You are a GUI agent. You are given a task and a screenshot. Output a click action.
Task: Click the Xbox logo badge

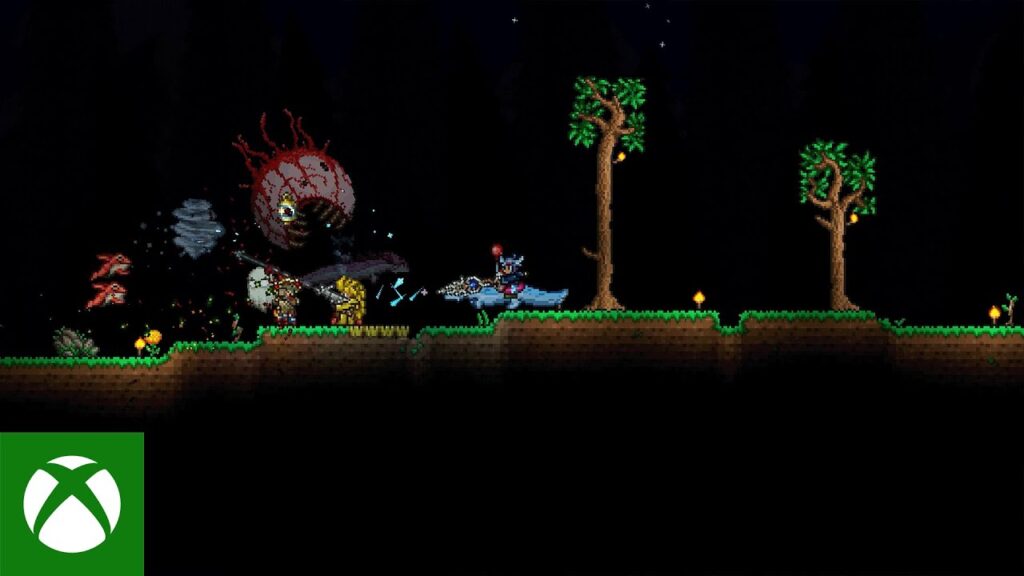coord(71,504)
